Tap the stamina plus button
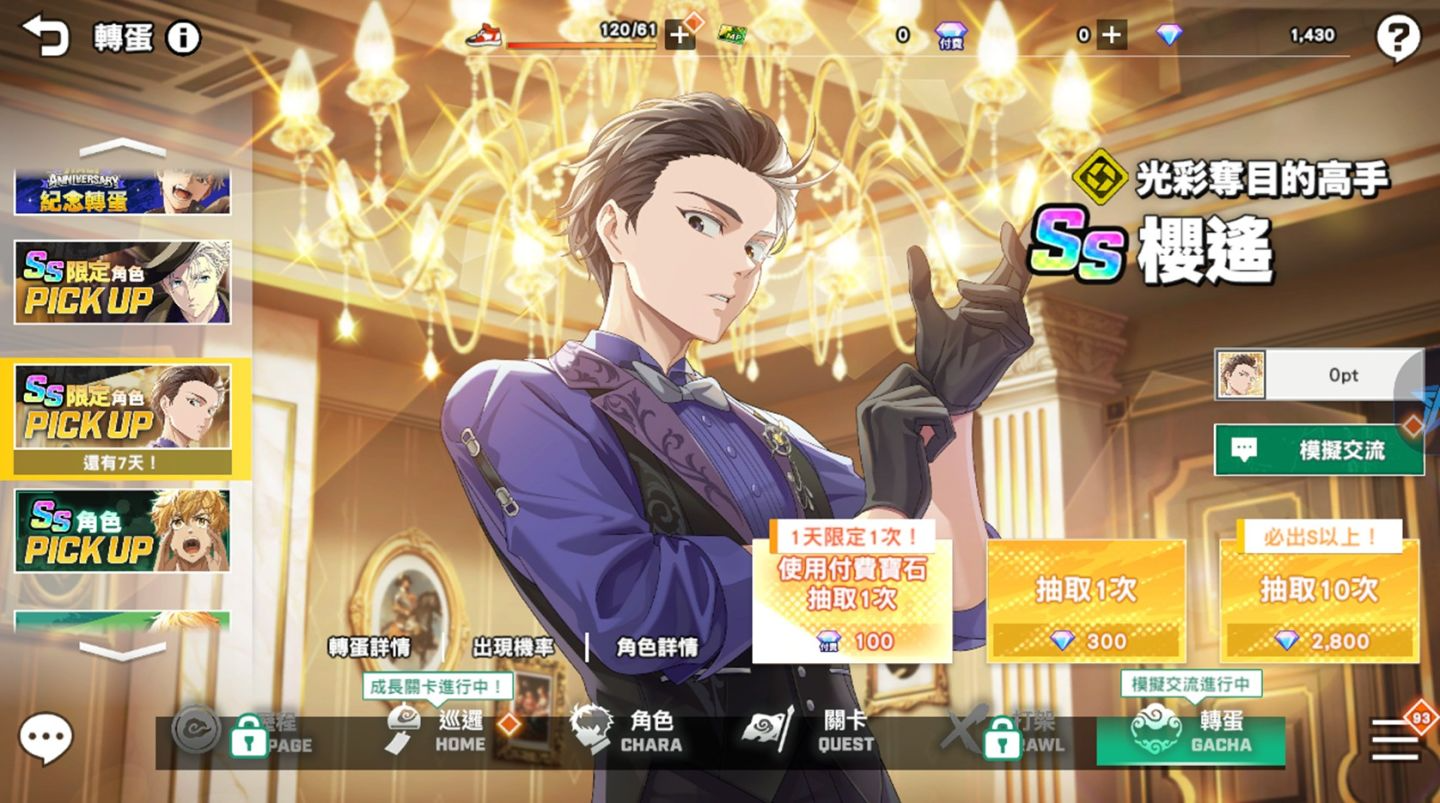1440x803 pixels. coord(679,36)
